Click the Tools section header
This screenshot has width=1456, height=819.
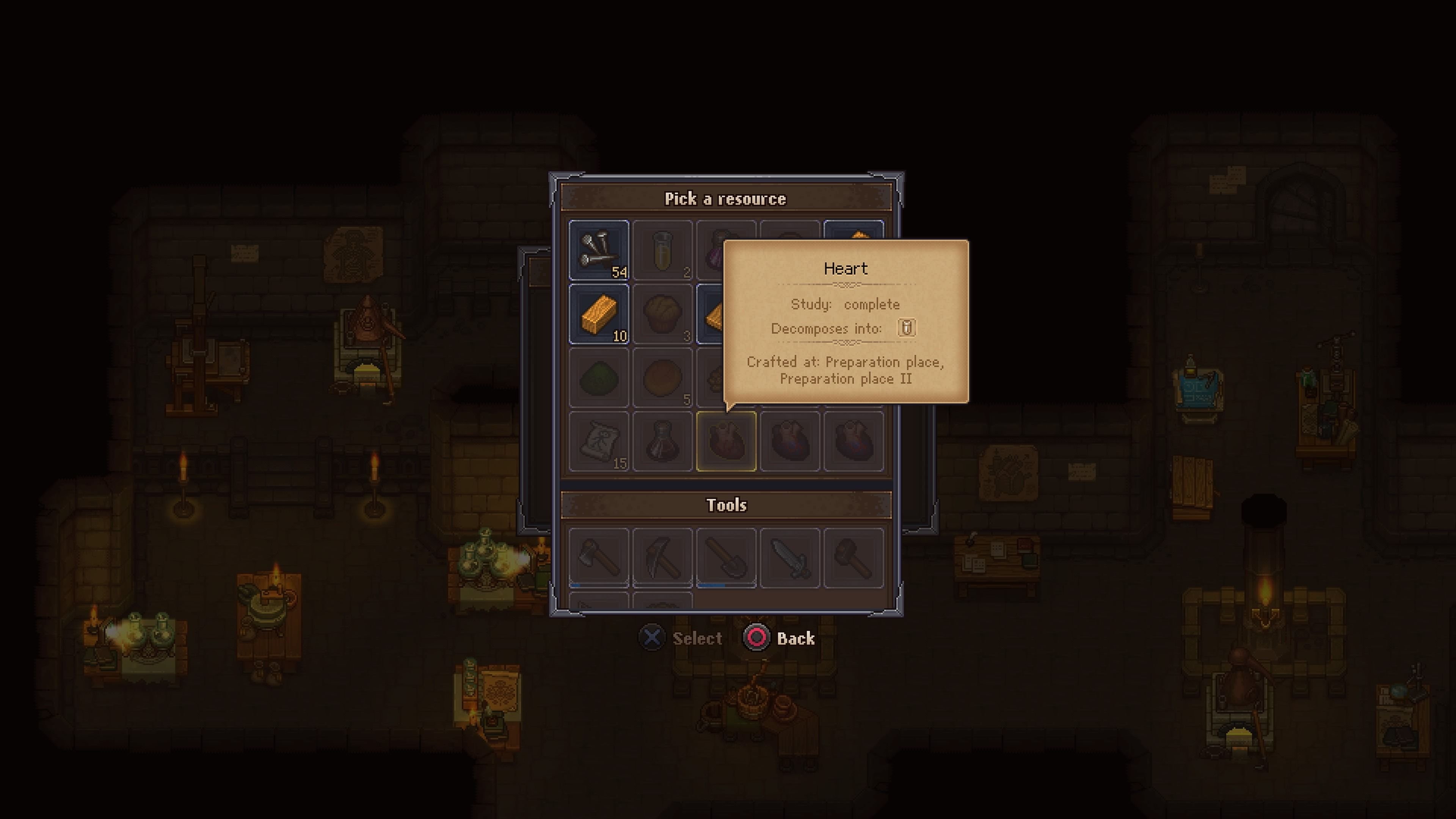pyautogui.click(x=727, y=505)
